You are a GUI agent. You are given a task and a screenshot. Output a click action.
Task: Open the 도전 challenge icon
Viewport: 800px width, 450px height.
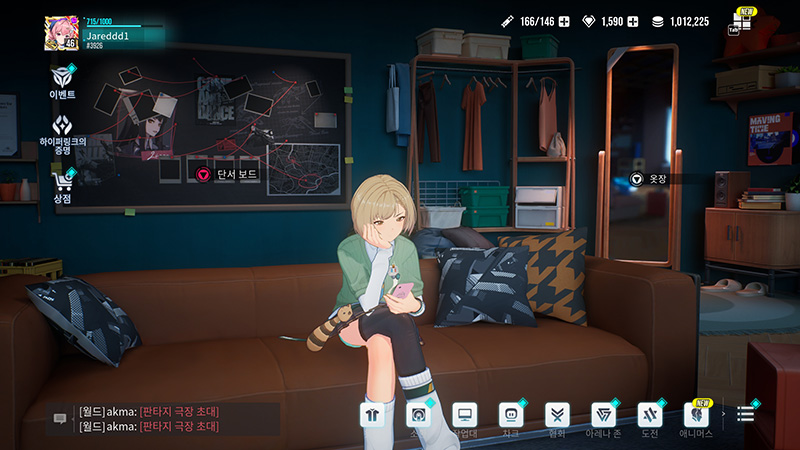click(x=649, y=414)
